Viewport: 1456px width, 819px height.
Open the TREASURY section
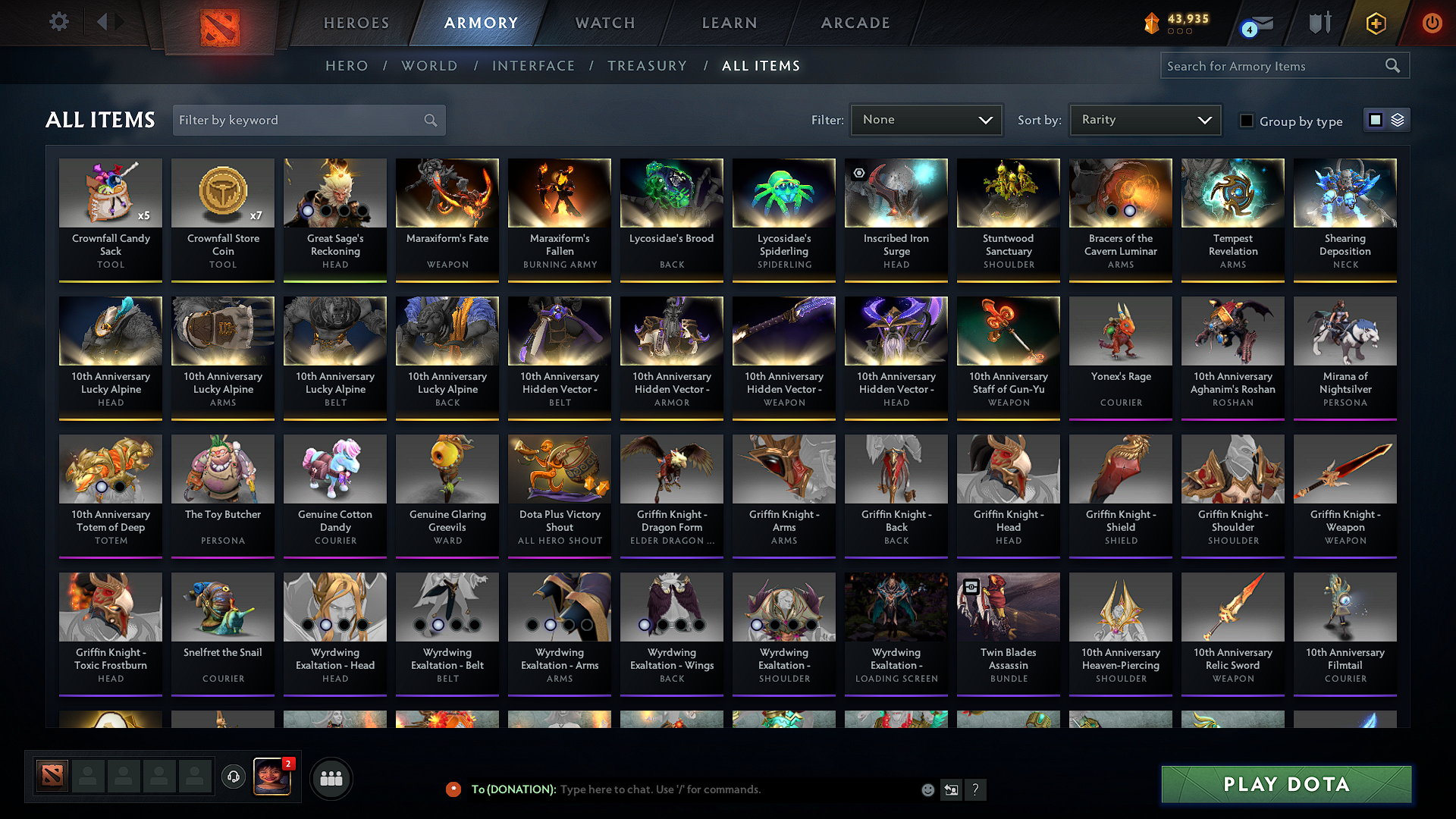pos(648,66)
